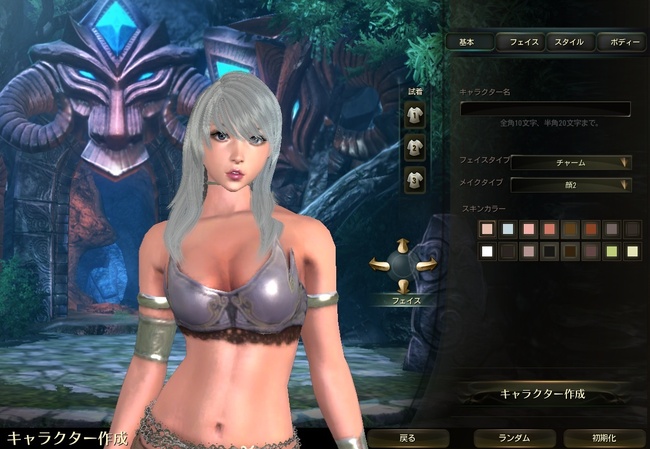The height and width of the screenshot is (449, 650).
Task: Open the ボディー tab
Action: tap(621, 42)
